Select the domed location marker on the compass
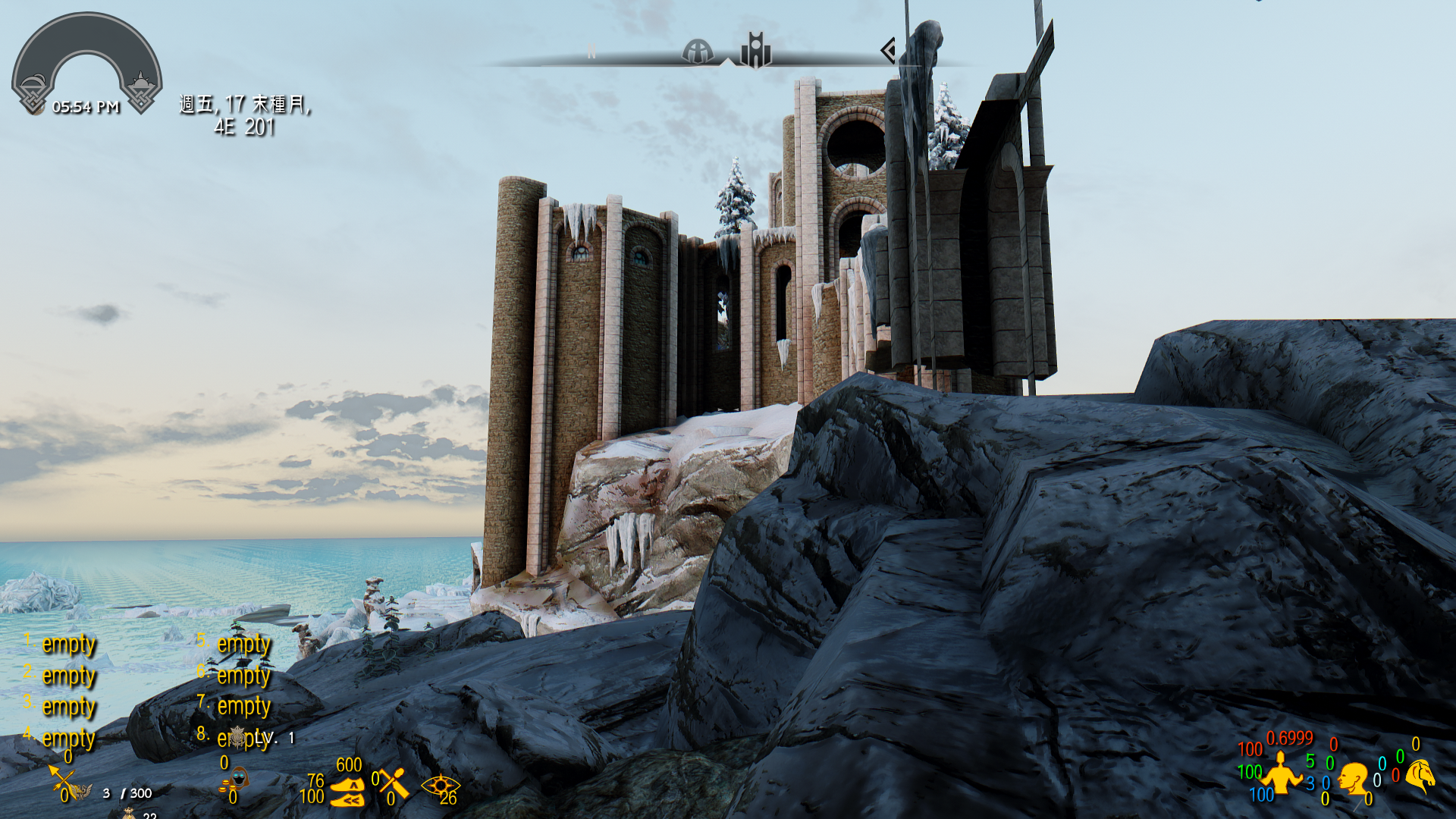1456x819 pixels. coord(697,51)
